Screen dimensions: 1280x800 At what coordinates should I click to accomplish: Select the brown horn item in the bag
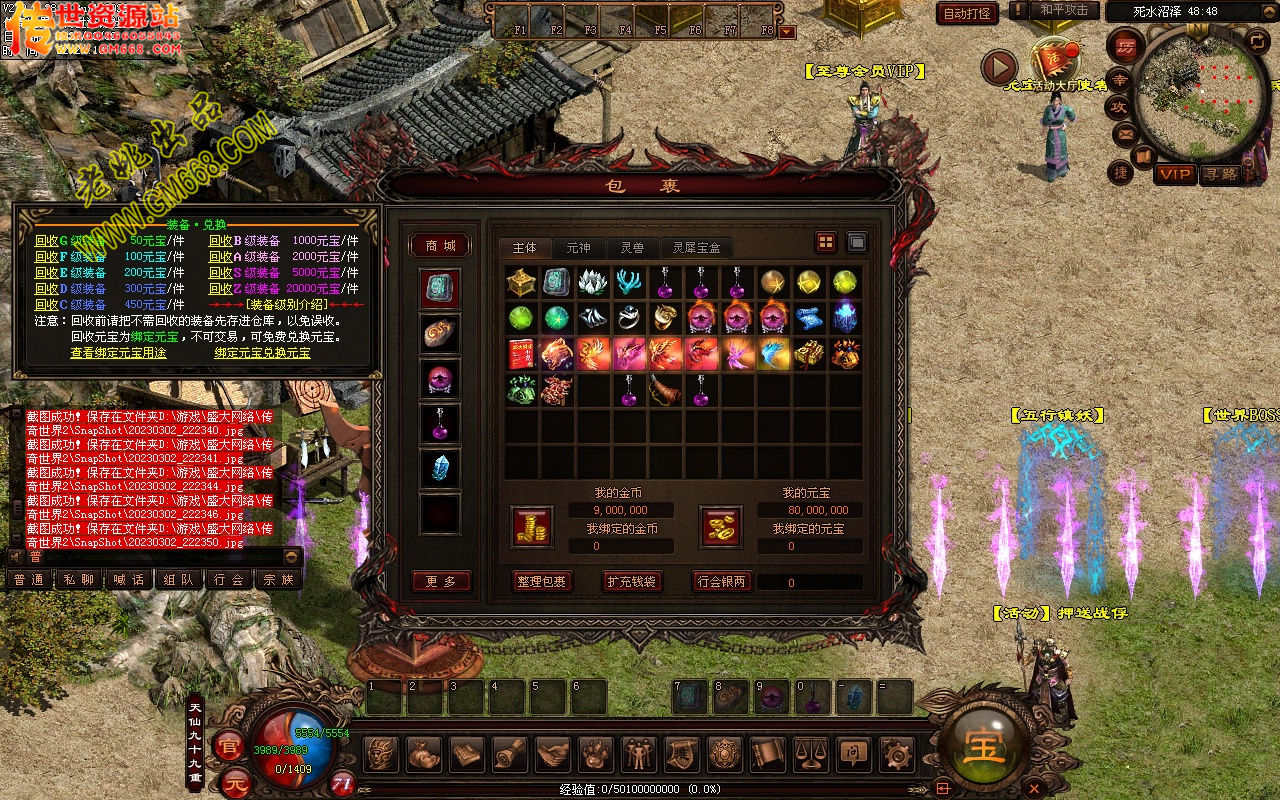pyautogui.click(x=665, y=390)
